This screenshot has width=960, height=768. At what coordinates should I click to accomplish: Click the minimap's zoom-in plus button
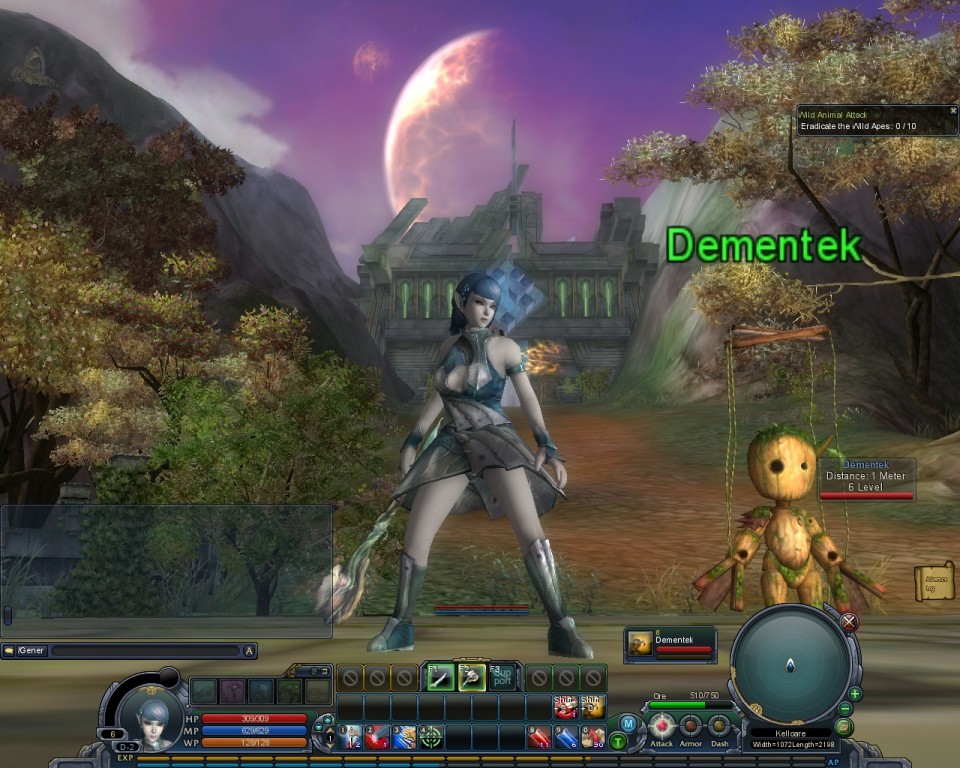(855, 693)
